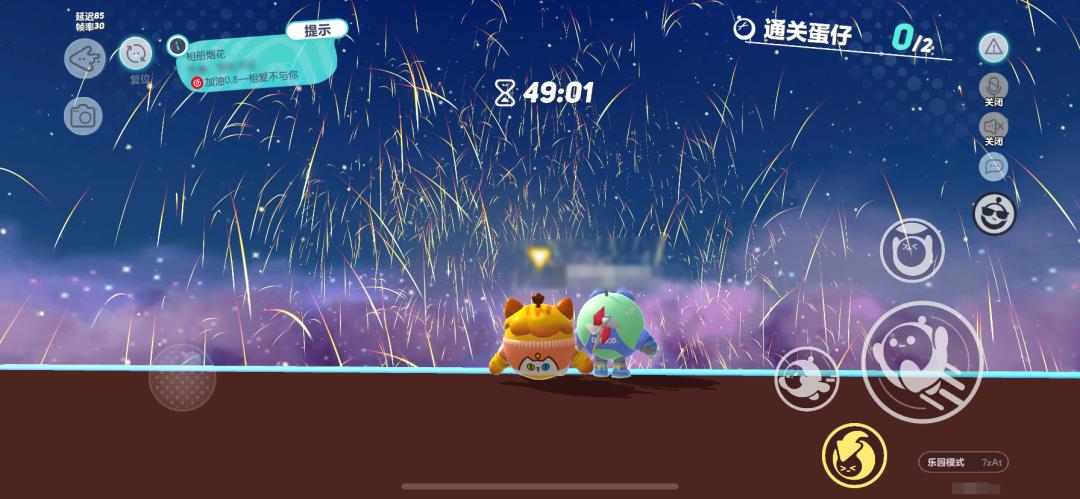Click the 乐园模式 mode label
The height and width of the screenshot is (499, 1080).
[945, 462]
